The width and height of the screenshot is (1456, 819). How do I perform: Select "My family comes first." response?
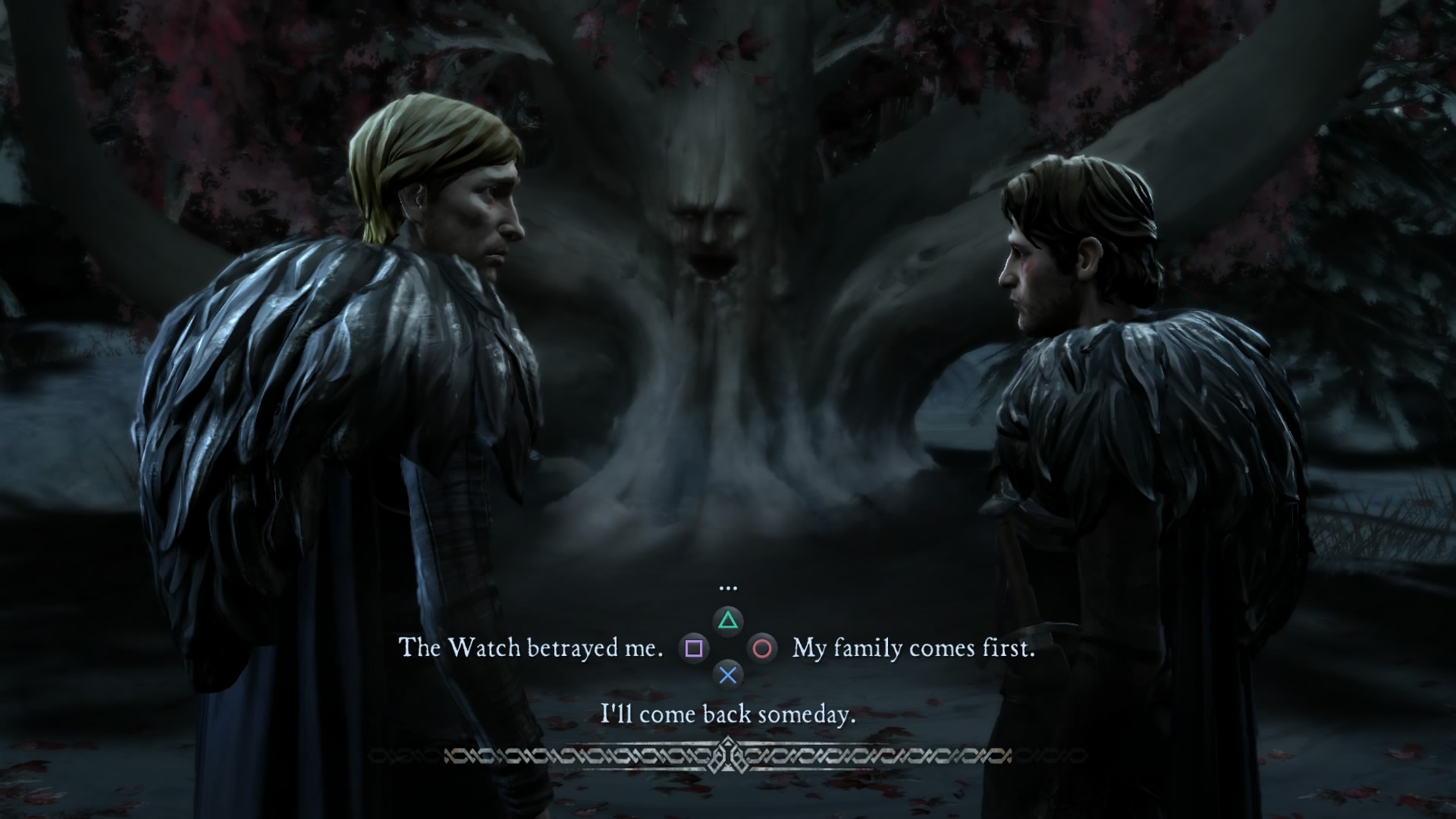coord(913,648)
